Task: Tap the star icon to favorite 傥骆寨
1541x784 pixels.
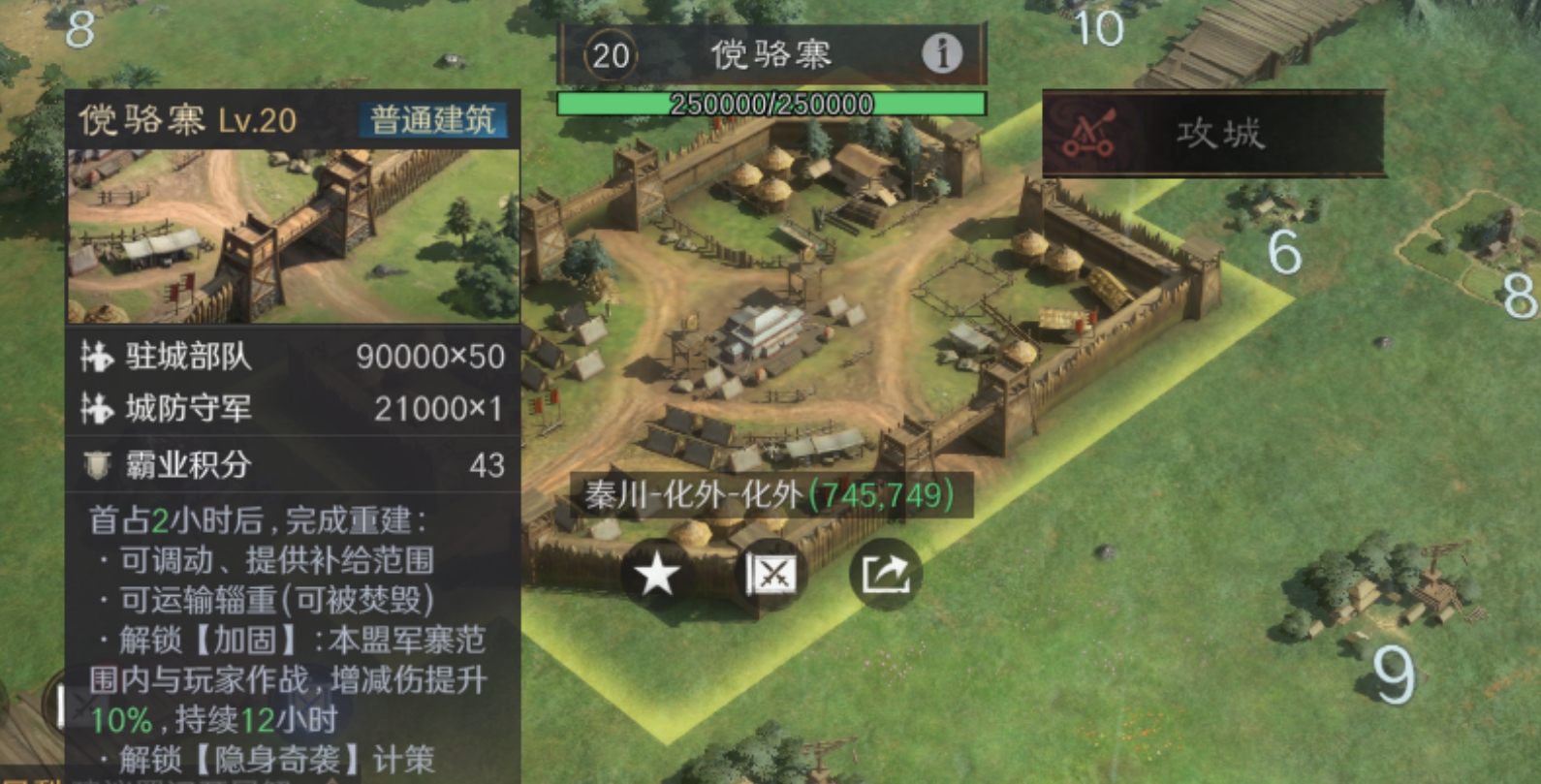Action: [657, 574]
